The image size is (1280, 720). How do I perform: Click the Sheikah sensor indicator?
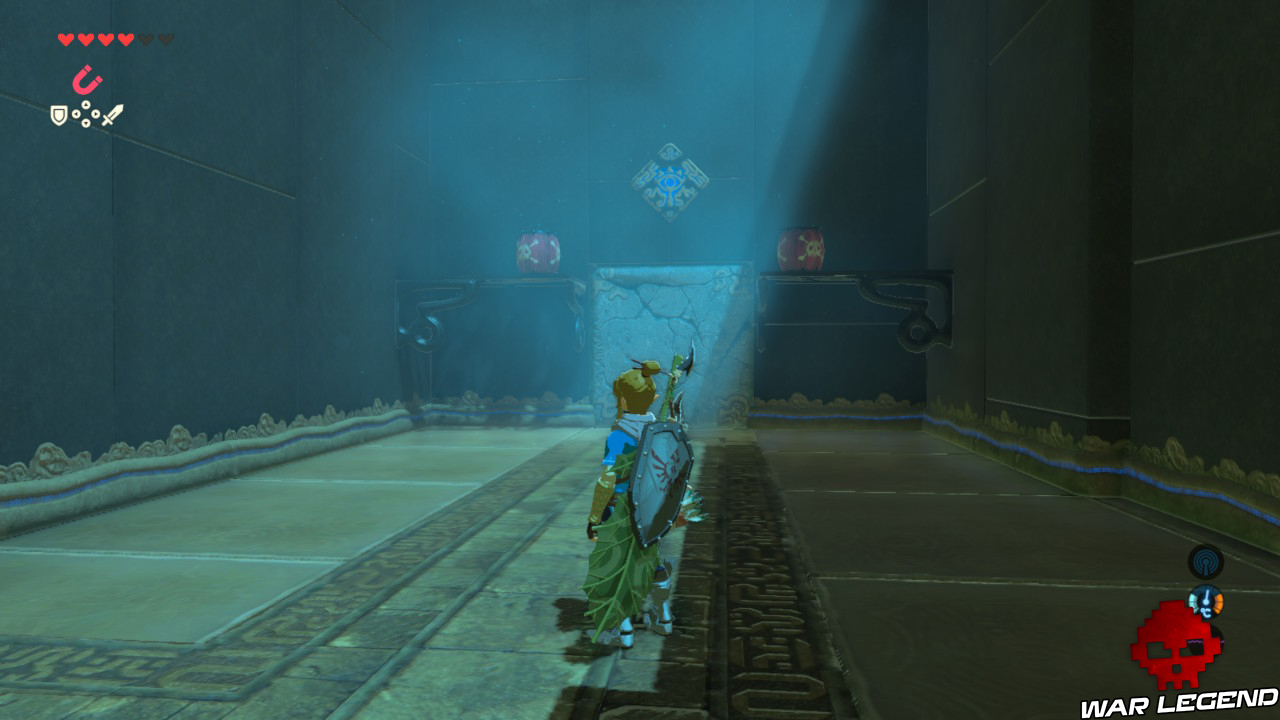click(1205, 561)
